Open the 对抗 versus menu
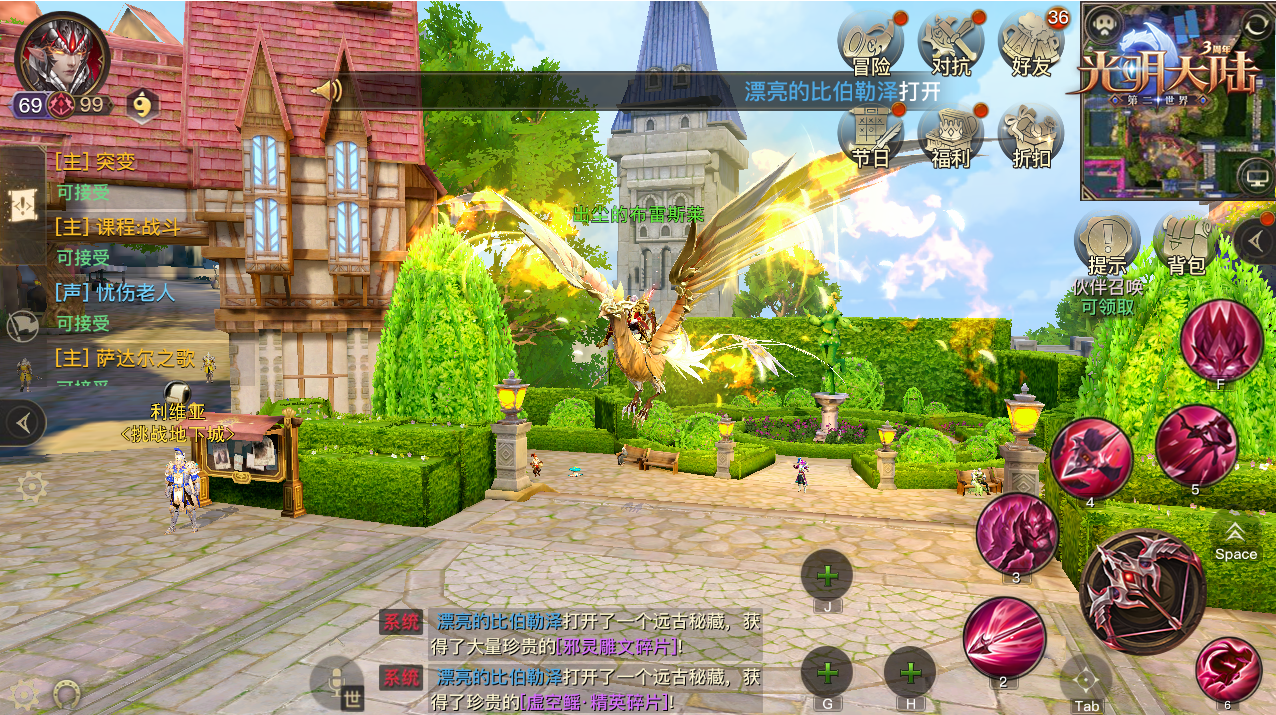The height and width of the screenshot is (715, 1276). tap(951, 44)
